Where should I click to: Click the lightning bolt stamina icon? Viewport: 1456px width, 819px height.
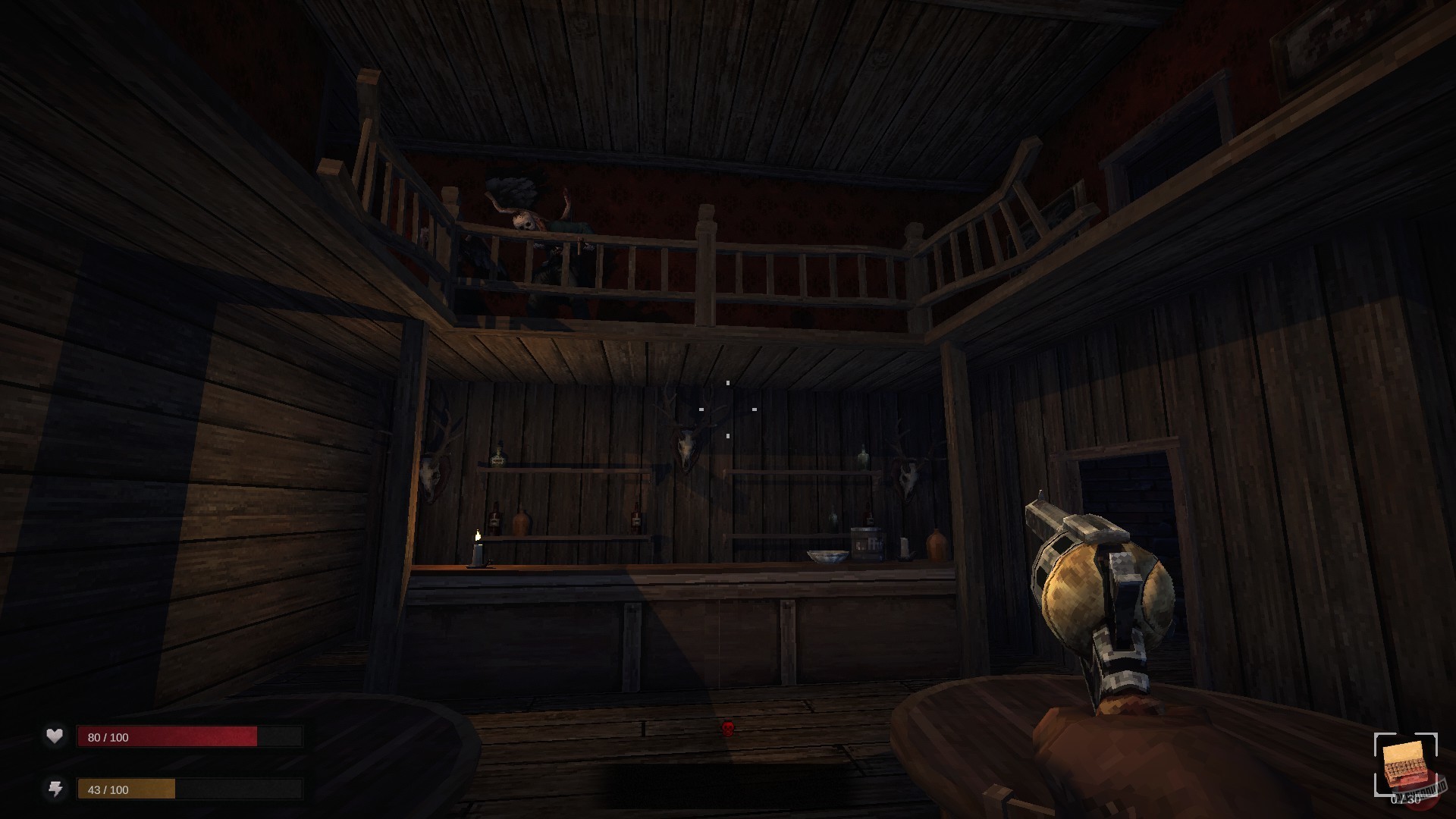pos(55,789)
